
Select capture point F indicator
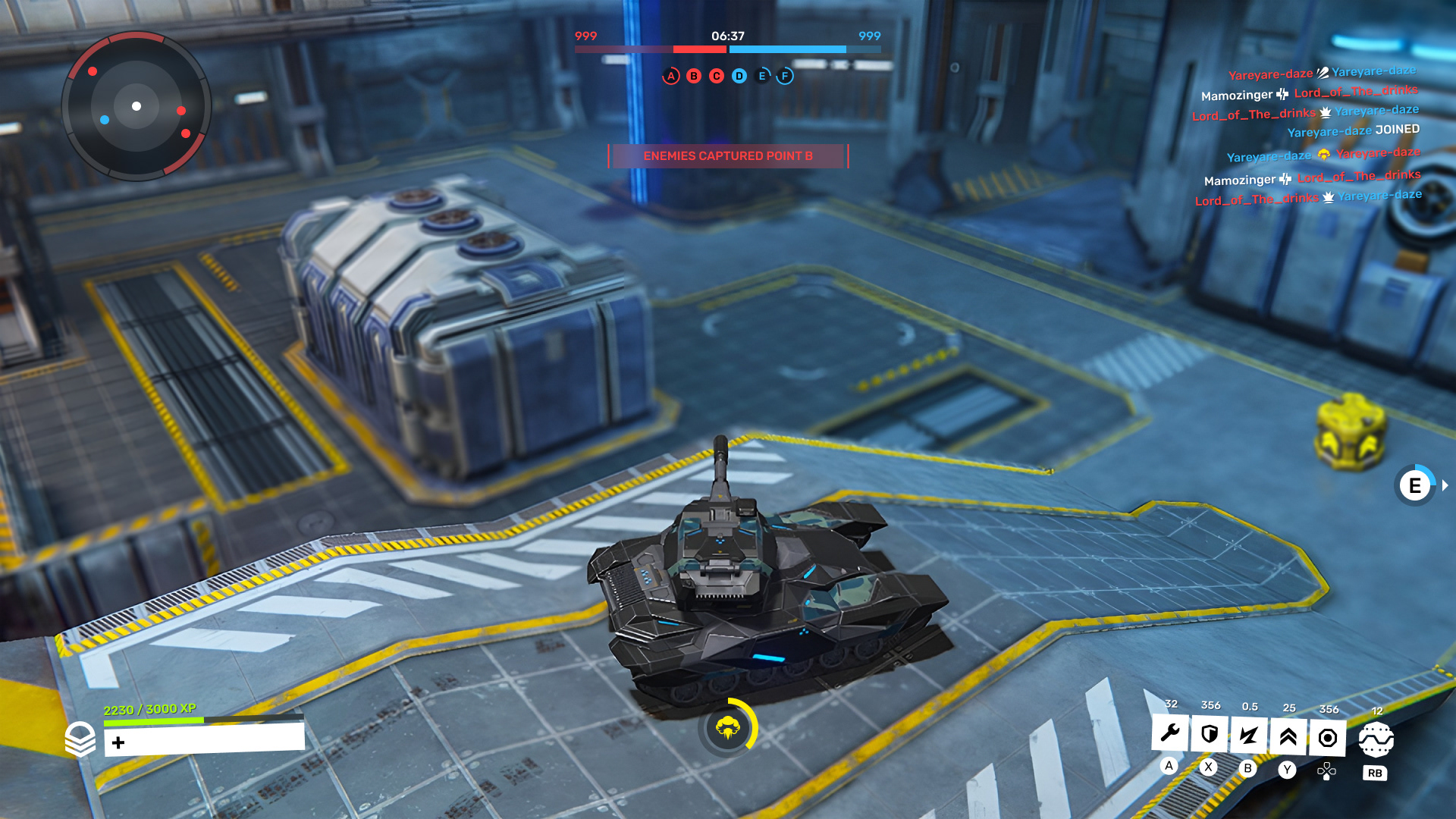[785, 76]
